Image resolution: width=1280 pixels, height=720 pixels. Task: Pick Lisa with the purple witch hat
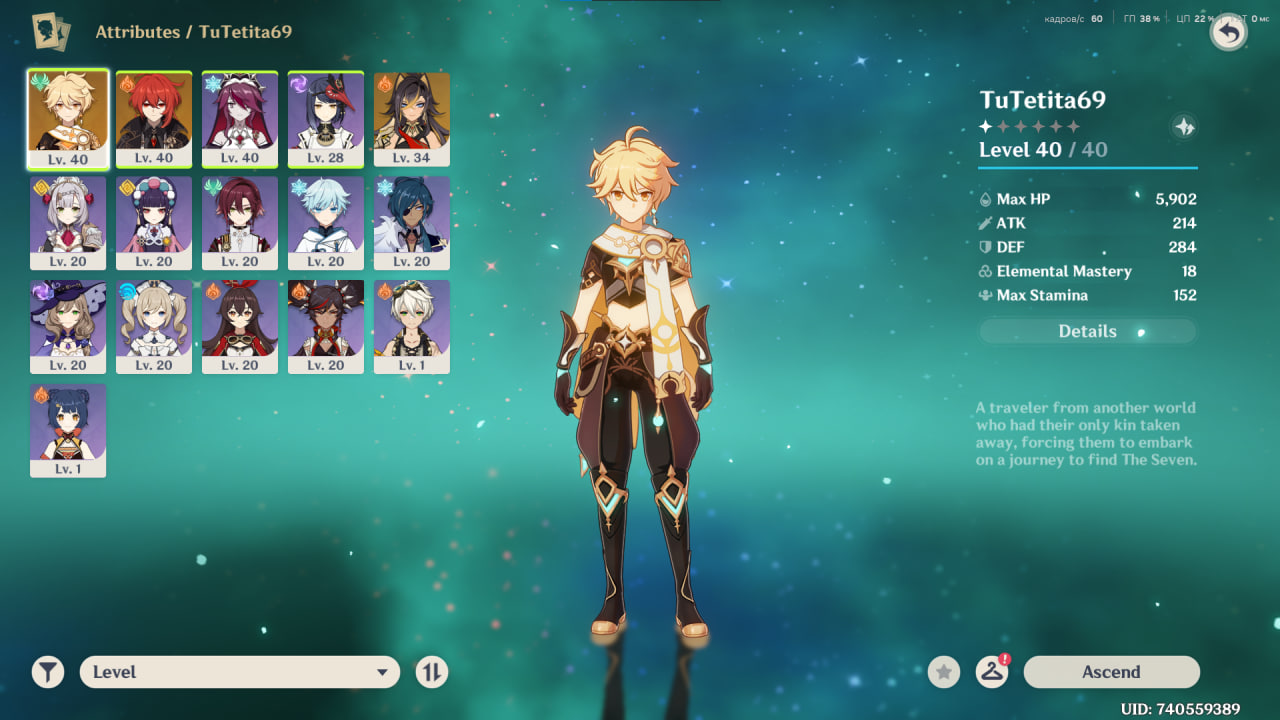point(68,326)
